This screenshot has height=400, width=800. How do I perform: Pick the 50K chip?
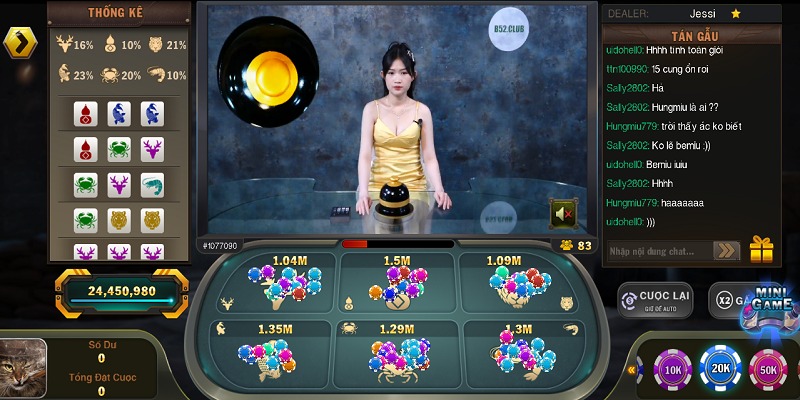click(x=769, y=370)
